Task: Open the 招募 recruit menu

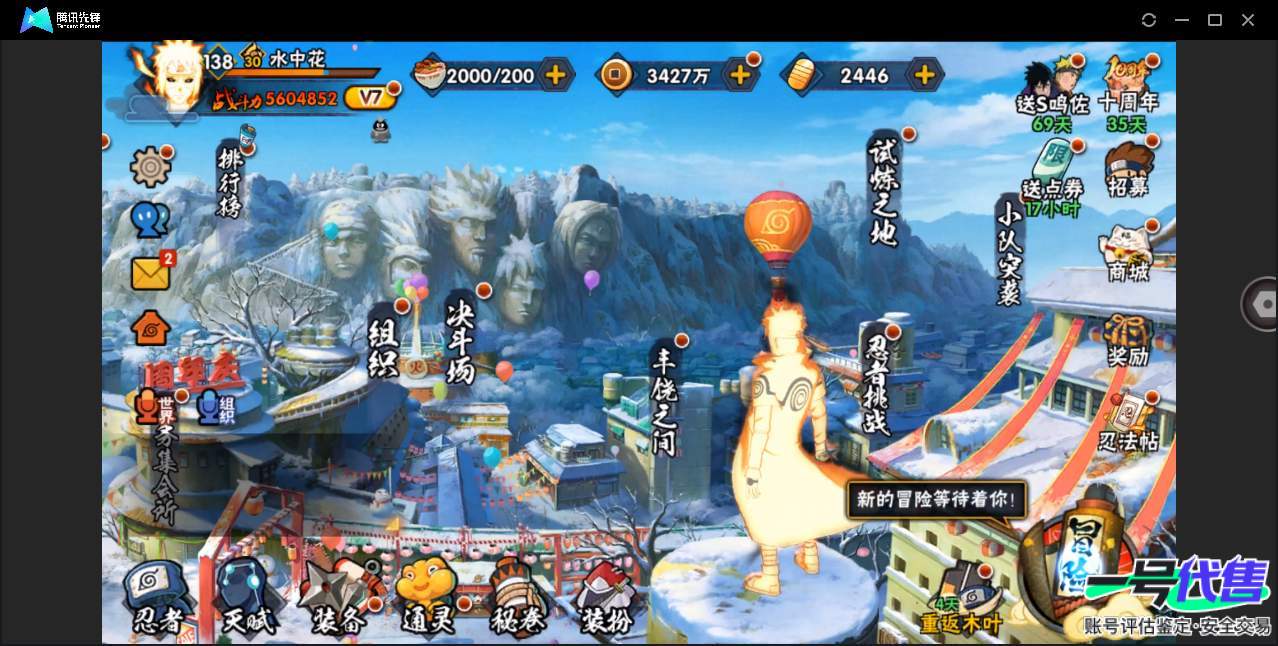Action: 1128,169
